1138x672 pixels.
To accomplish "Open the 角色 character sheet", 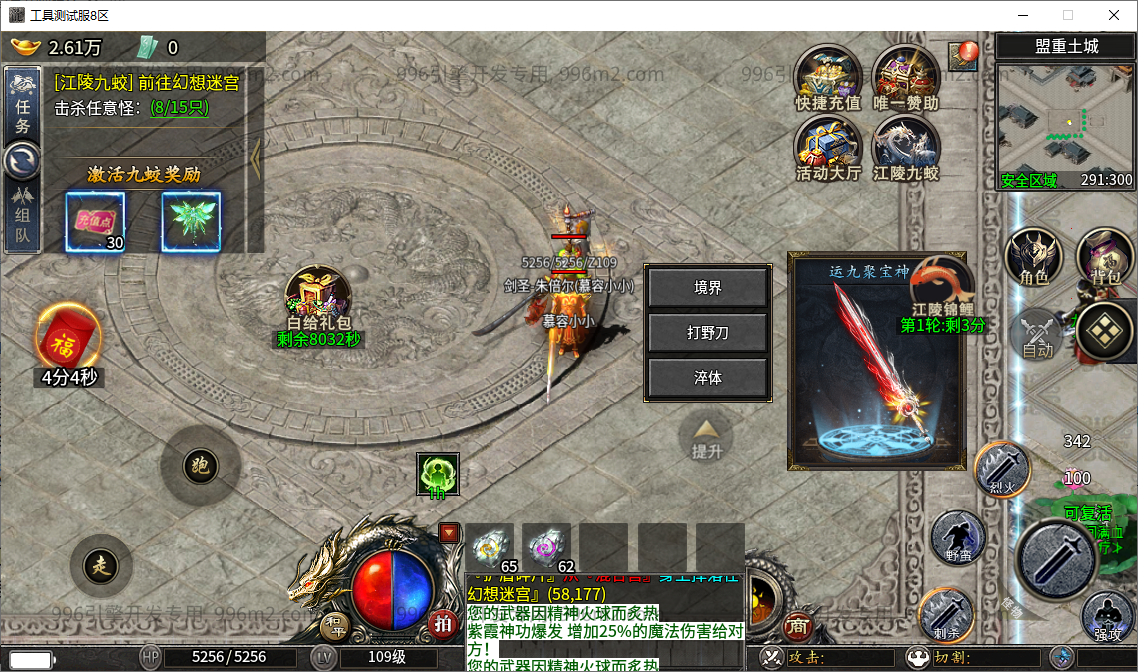I will [1034, 257].
